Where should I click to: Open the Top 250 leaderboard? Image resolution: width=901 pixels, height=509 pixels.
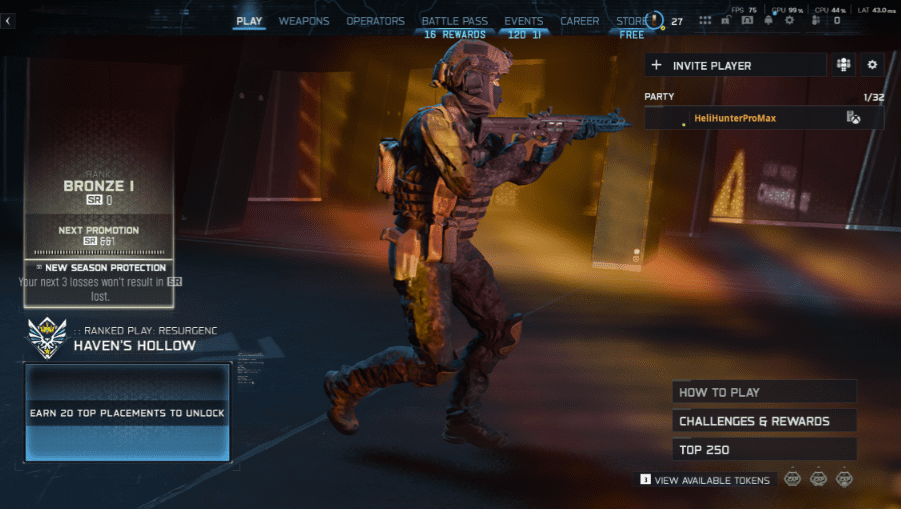click(x=765, y=450)
